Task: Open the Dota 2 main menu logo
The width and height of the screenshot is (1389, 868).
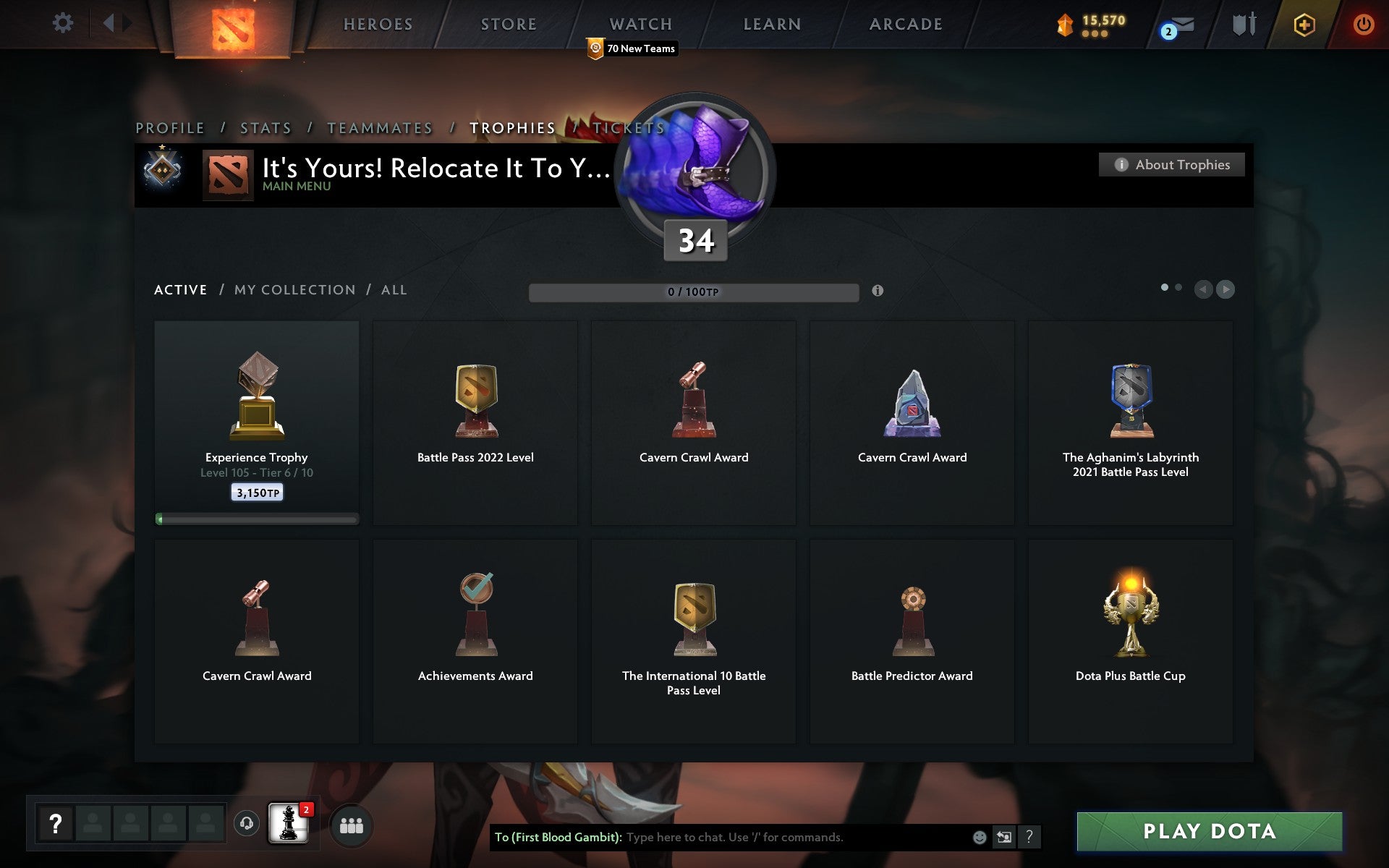Action: point(233,29)
